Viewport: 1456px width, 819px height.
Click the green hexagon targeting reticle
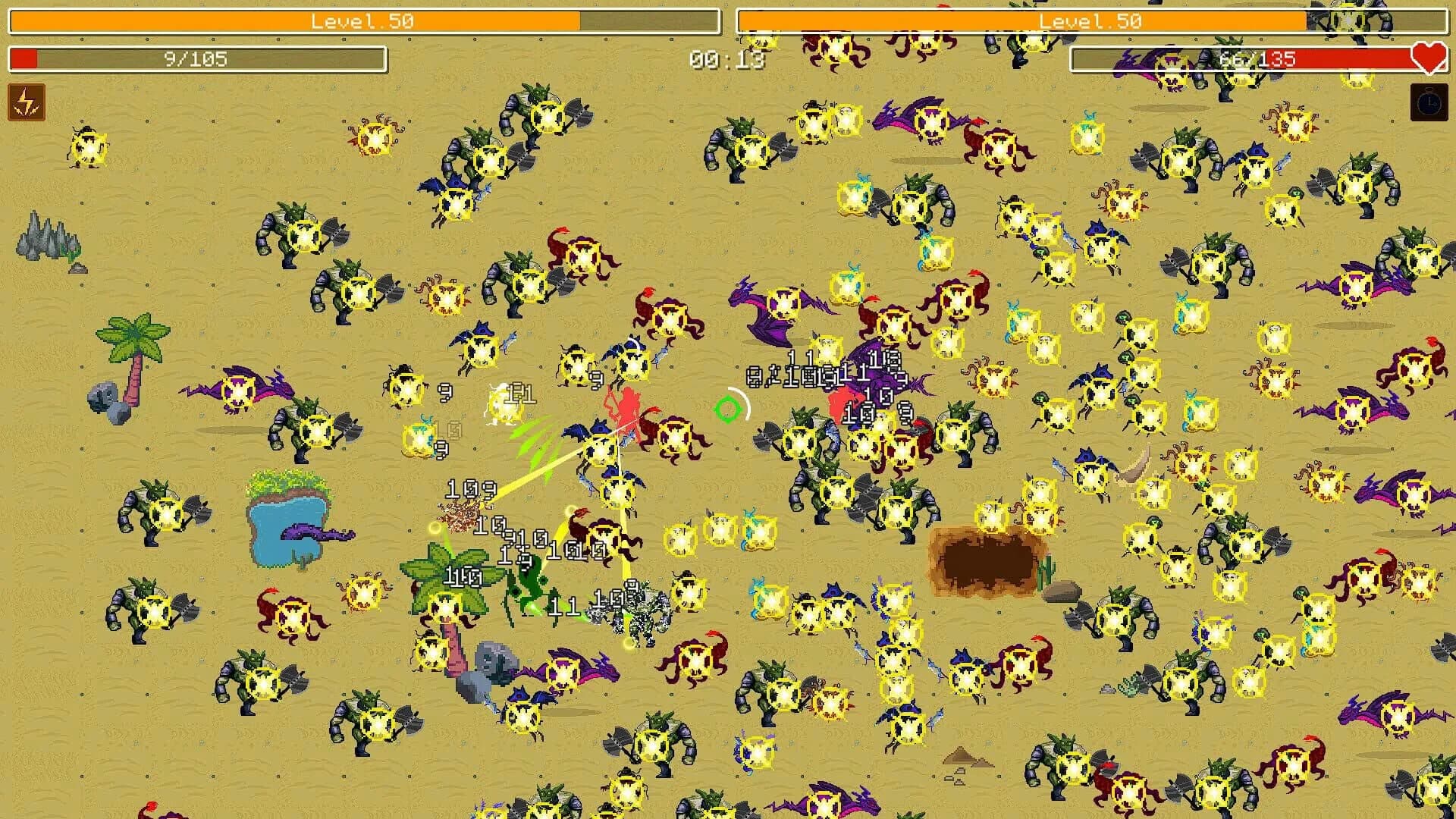(x=728, y=410)
